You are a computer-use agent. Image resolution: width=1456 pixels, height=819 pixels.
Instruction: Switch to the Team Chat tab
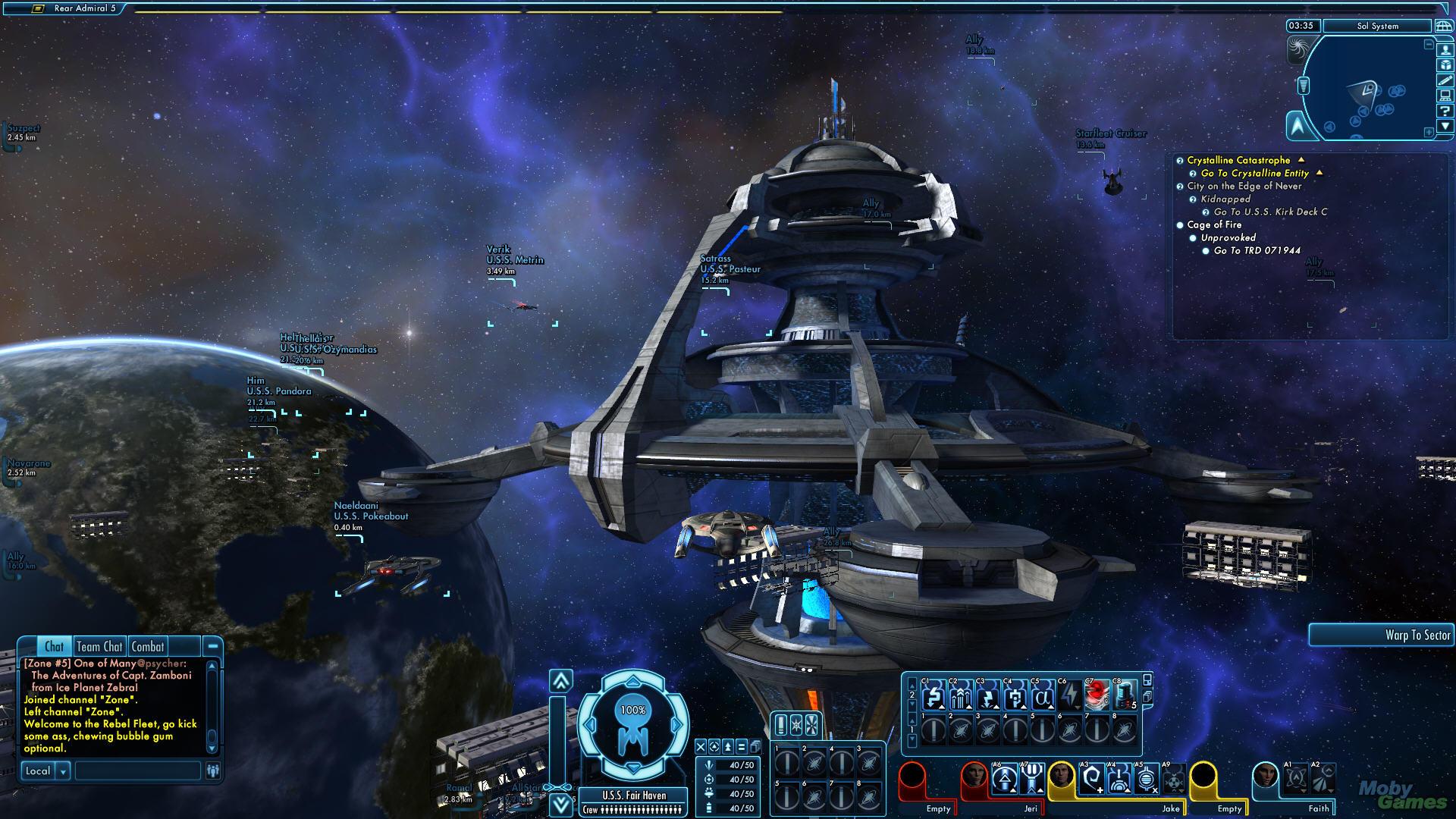pyautogui.click(x=99, y=646)
